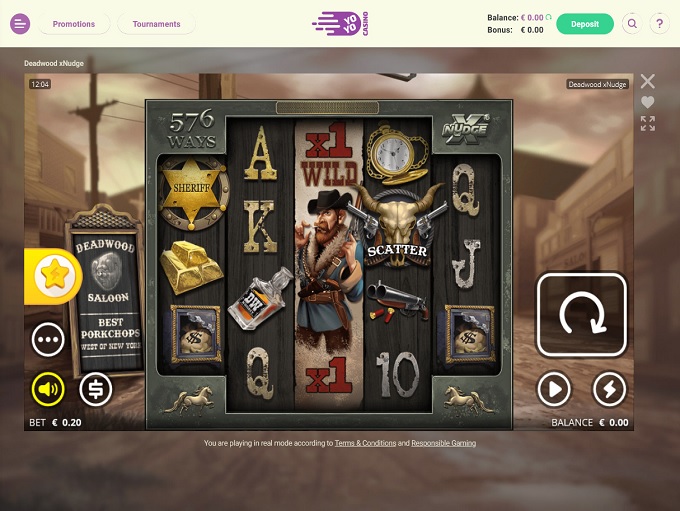Expand the game to fullscreen
The image size is (680, 511).
pyautogui.click(x=648, y=123)
